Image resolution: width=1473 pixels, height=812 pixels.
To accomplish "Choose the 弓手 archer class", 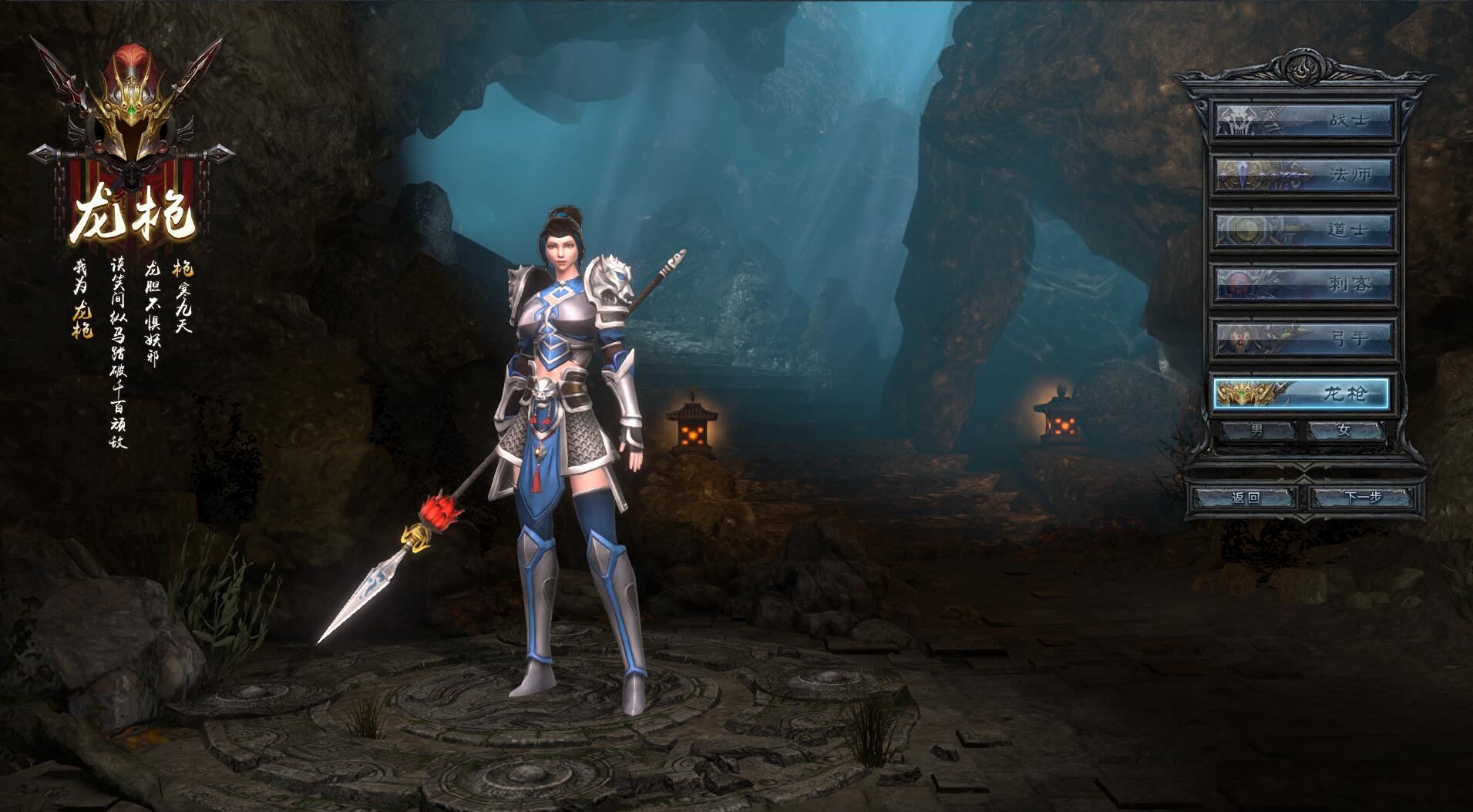I will pos(1304,338).
